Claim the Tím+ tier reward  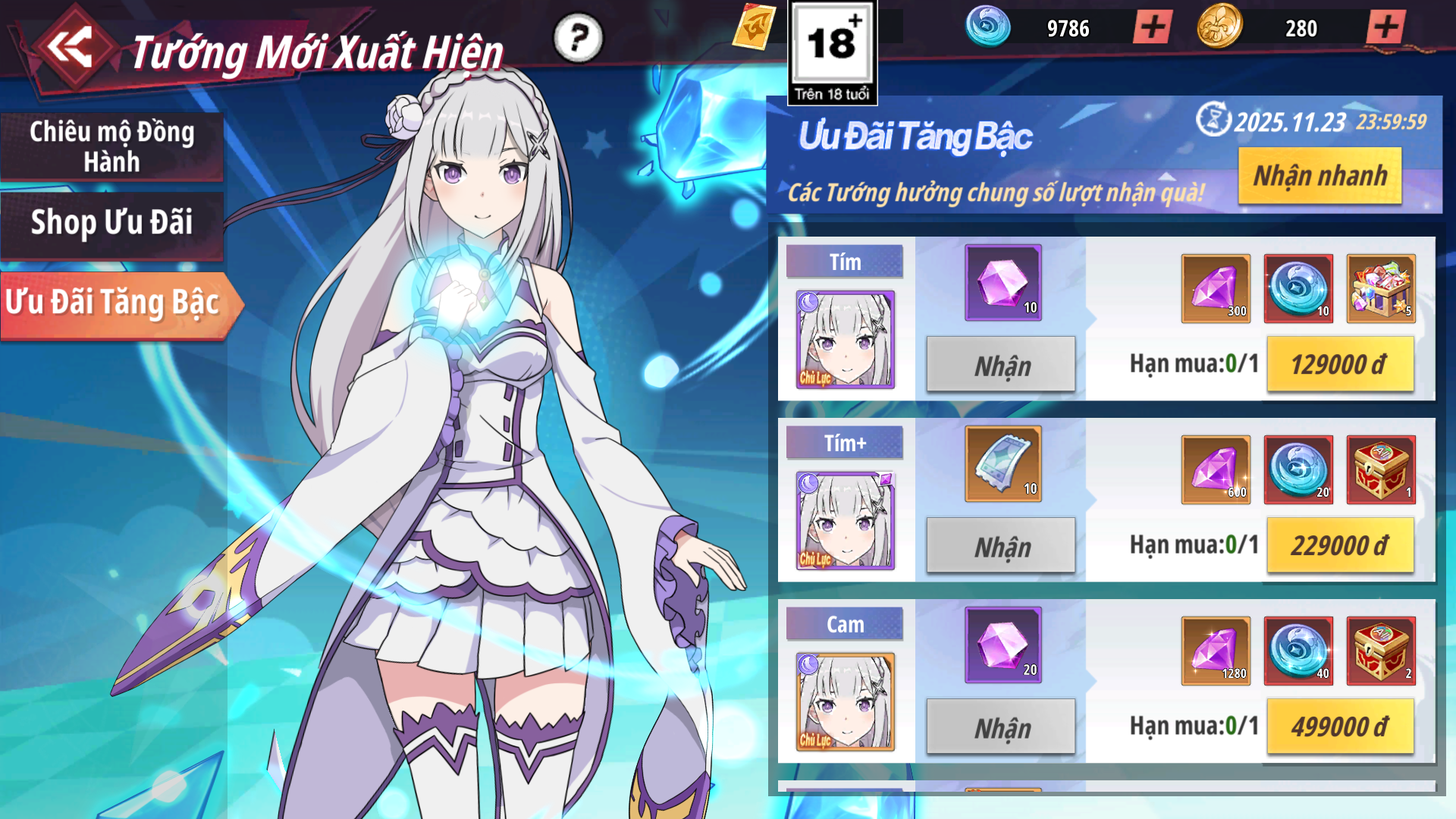1001,546
